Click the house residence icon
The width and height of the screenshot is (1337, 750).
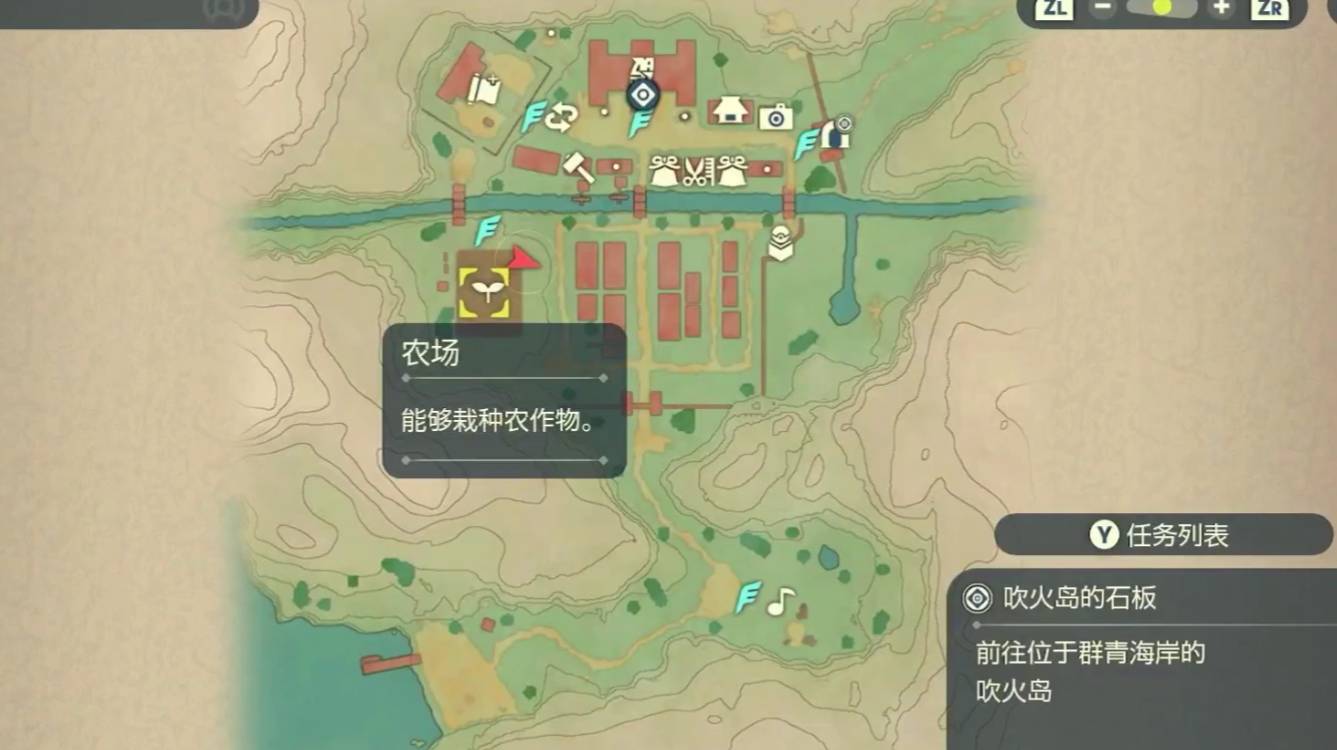click(x=729, y=110)
